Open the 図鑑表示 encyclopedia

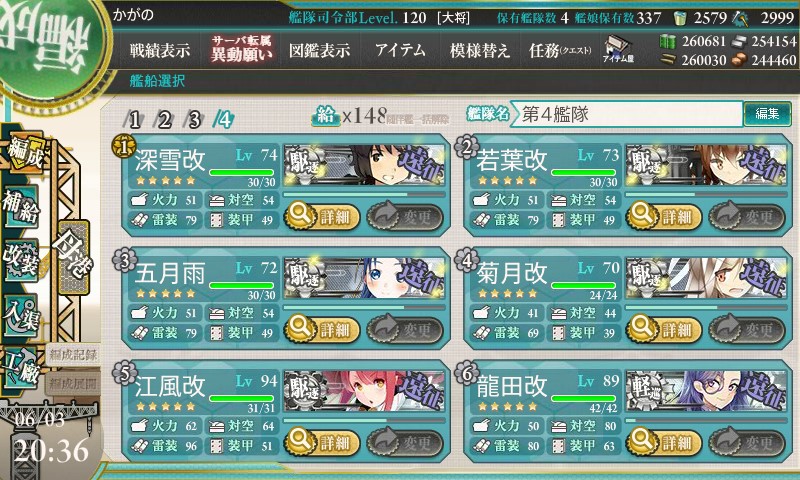[x=319, y=50]
